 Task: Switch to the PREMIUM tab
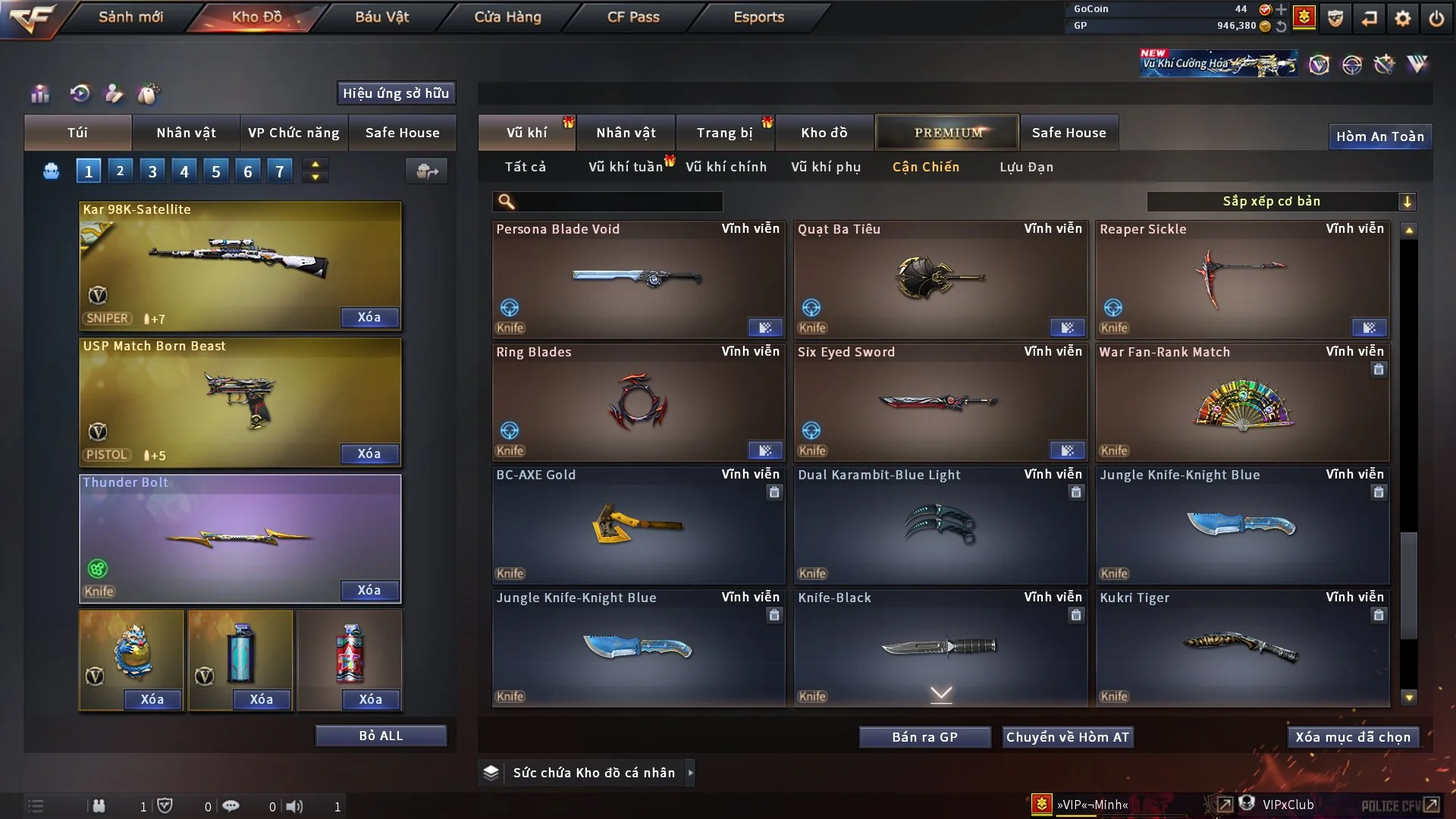coord(947,133)
